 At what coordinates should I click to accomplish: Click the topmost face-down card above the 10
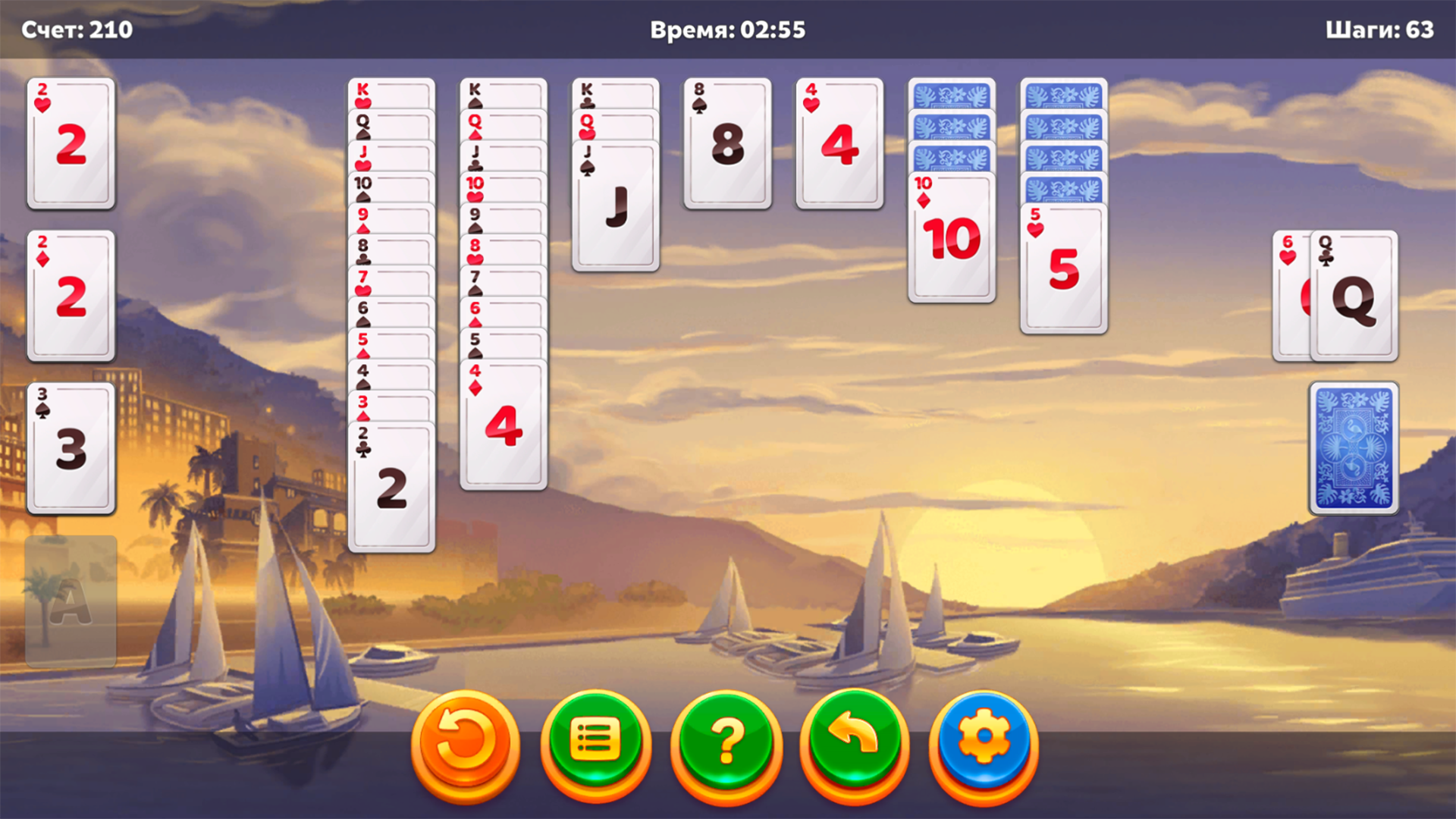pyautogui.click(x=950, y=95)
